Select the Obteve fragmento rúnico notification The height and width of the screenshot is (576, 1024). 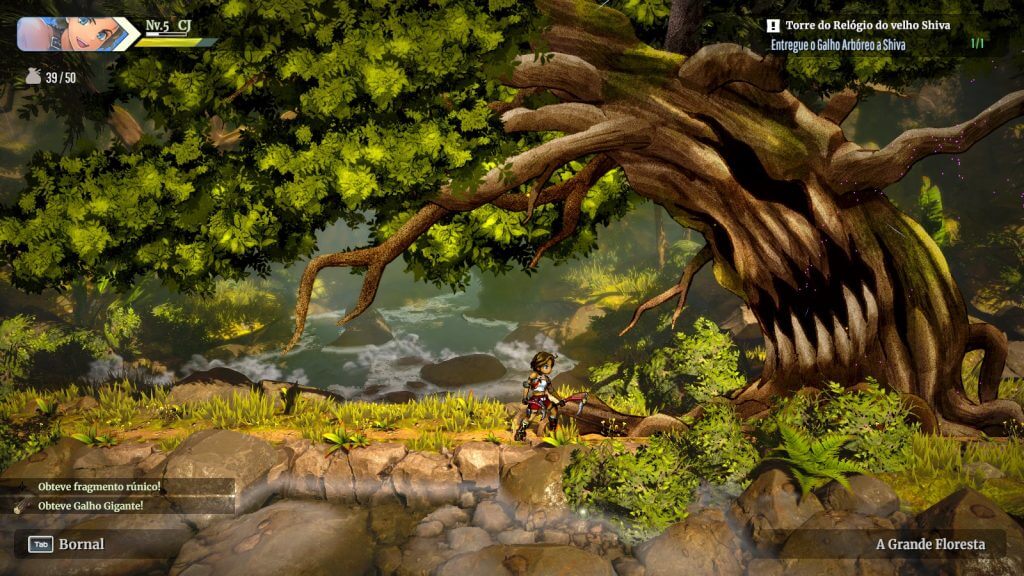[x=99, y=486]
